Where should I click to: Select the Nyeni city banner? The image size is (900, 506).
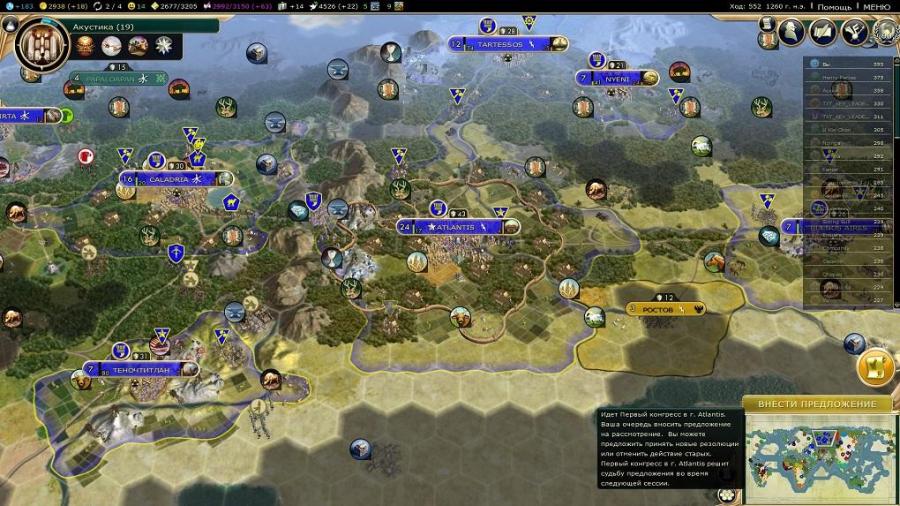pos(617,78)
